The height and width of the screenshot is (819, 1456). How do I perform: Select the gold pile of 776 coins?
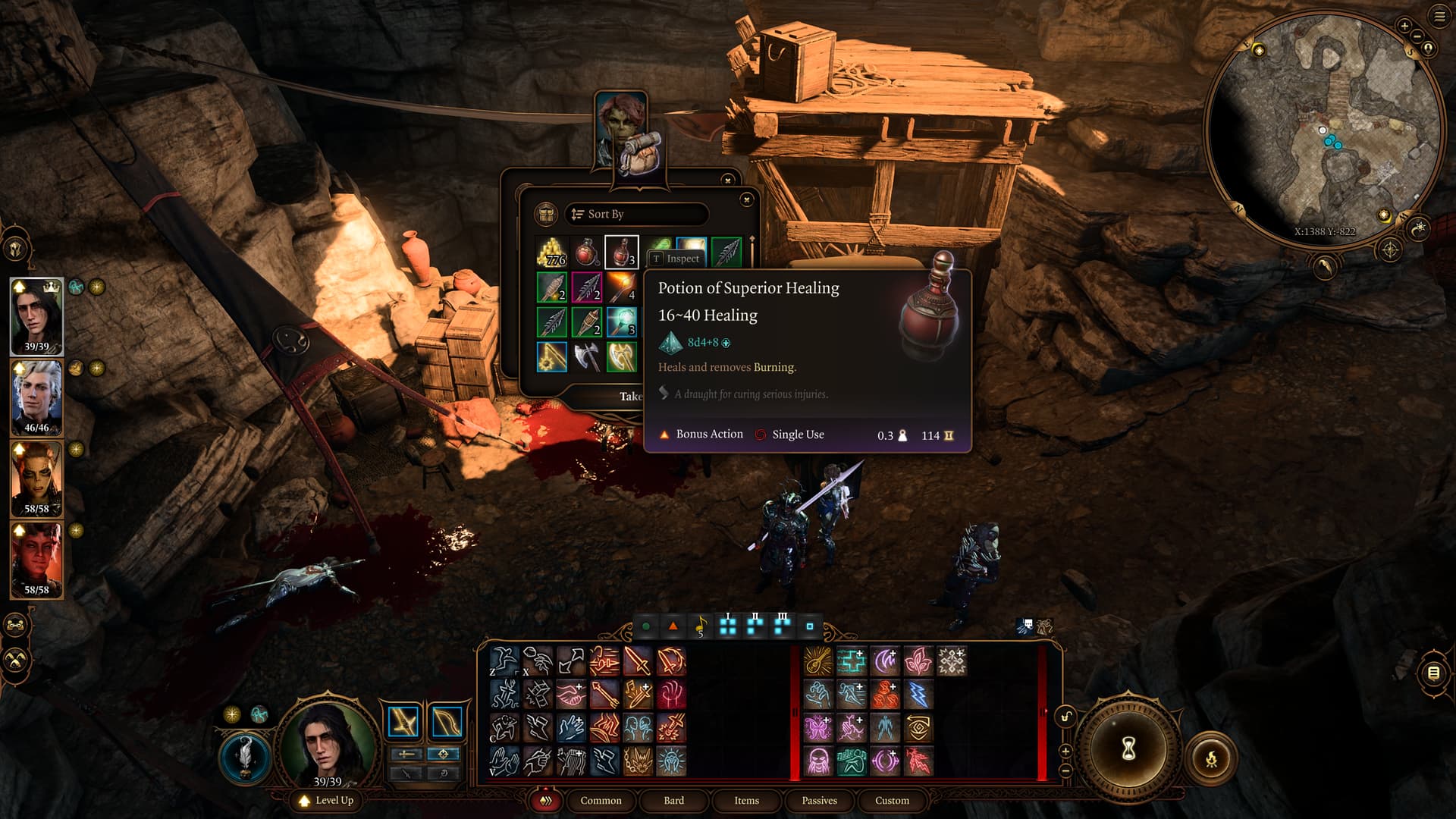pos(552,253)
